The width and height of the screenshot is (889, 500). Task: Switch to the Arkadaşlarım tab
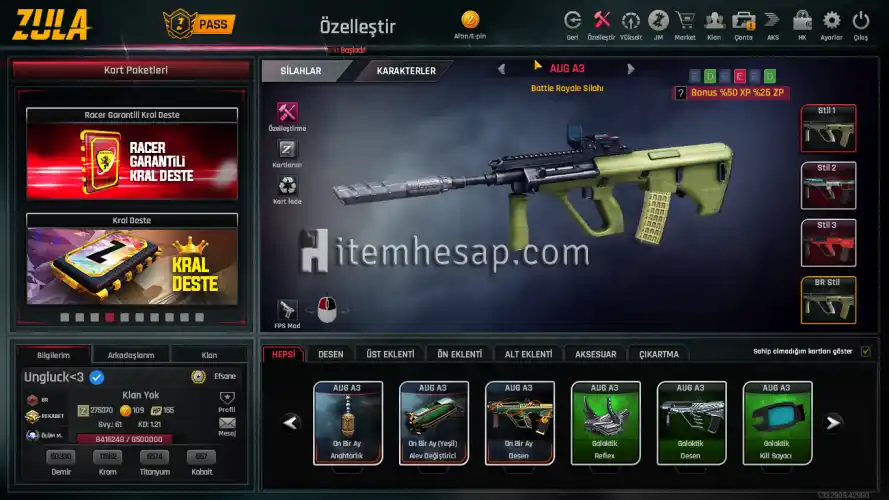[x=131, y=355]
